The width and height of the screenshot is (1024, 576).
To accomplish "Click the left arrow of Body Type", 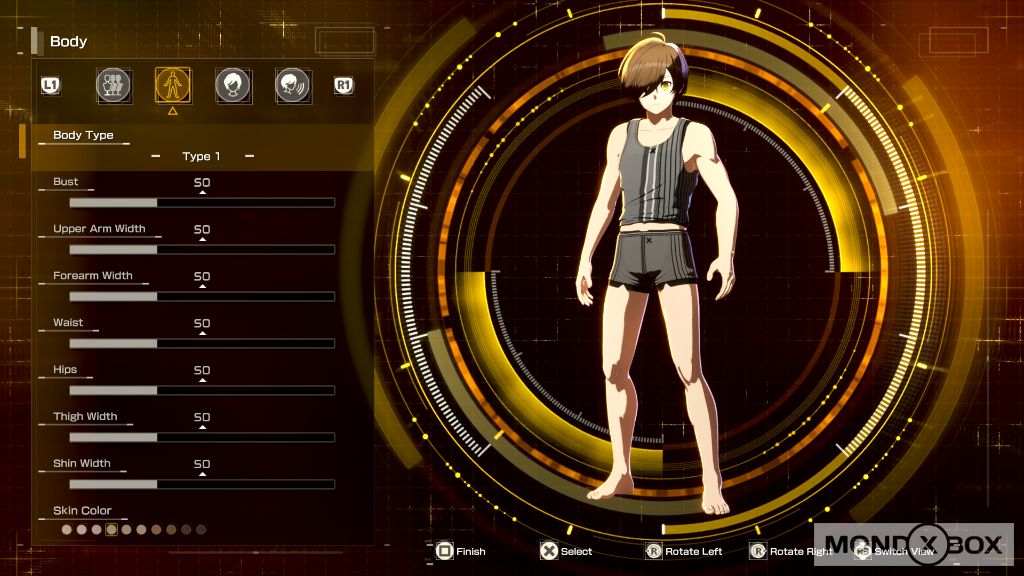I will [x=155, y=157].
